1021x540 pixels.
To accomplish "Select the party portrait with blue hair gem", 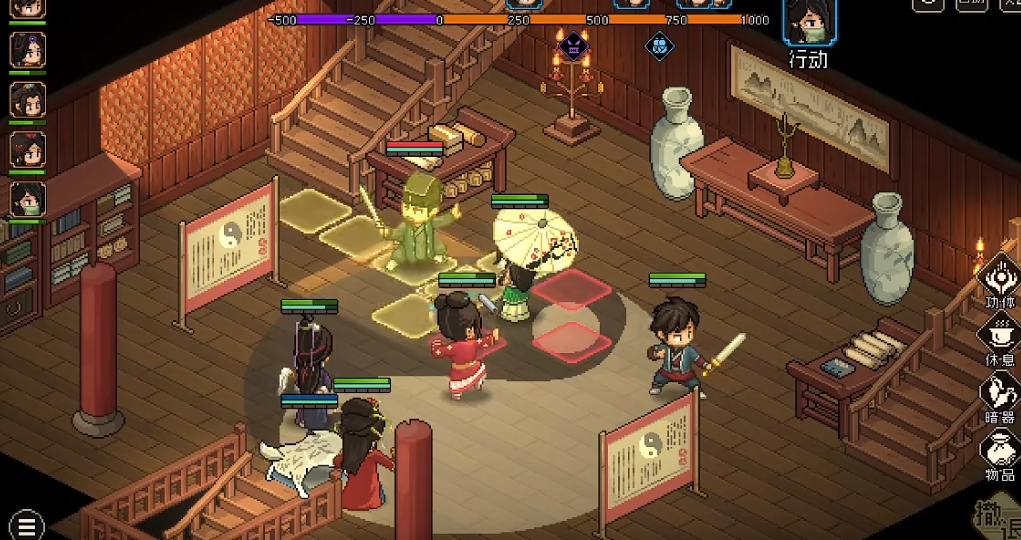I will pos(27,99).
